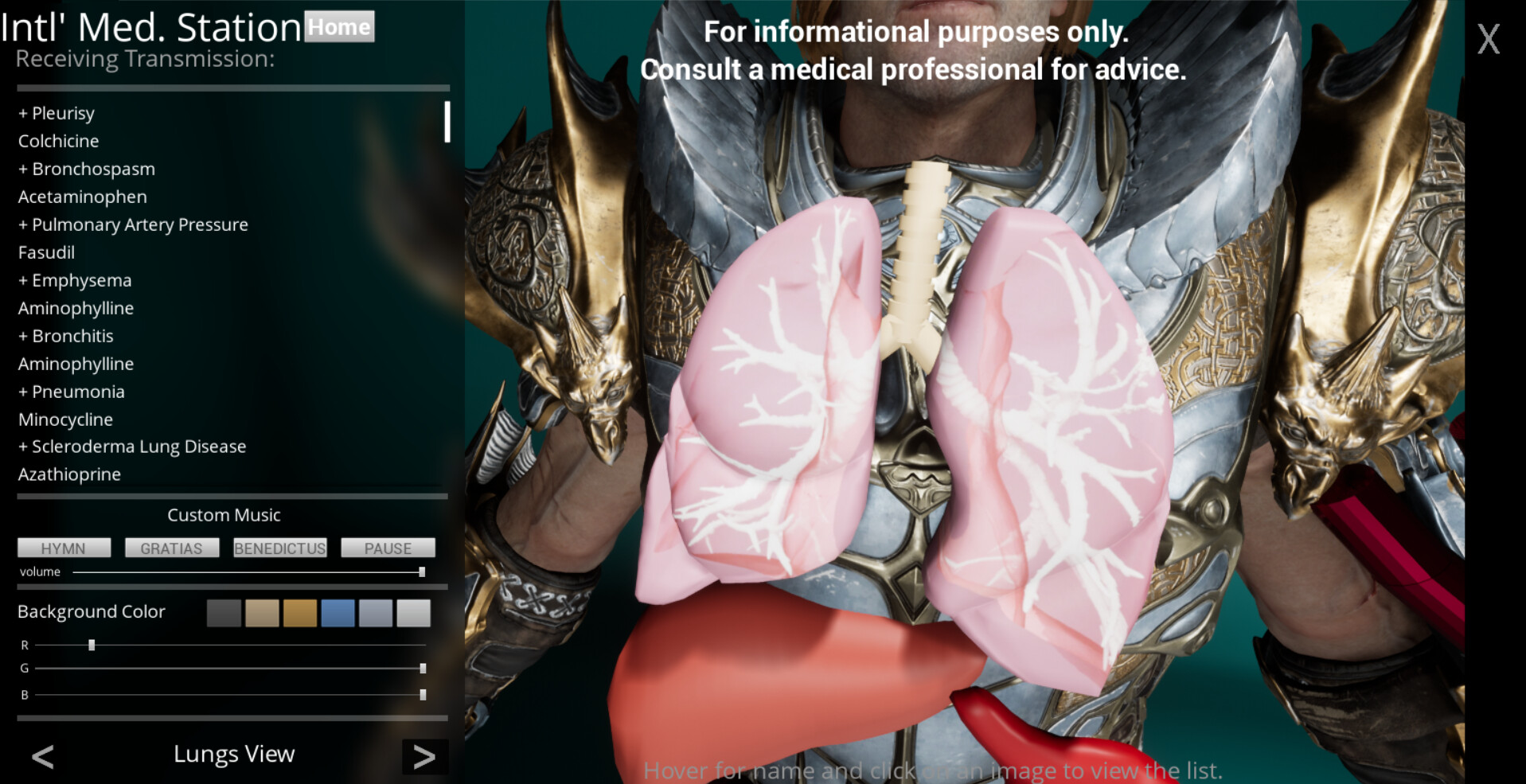Screen dimensions: 1526x784
Task: Select the blue background color swatch
Action: click(x=338, y=613)
